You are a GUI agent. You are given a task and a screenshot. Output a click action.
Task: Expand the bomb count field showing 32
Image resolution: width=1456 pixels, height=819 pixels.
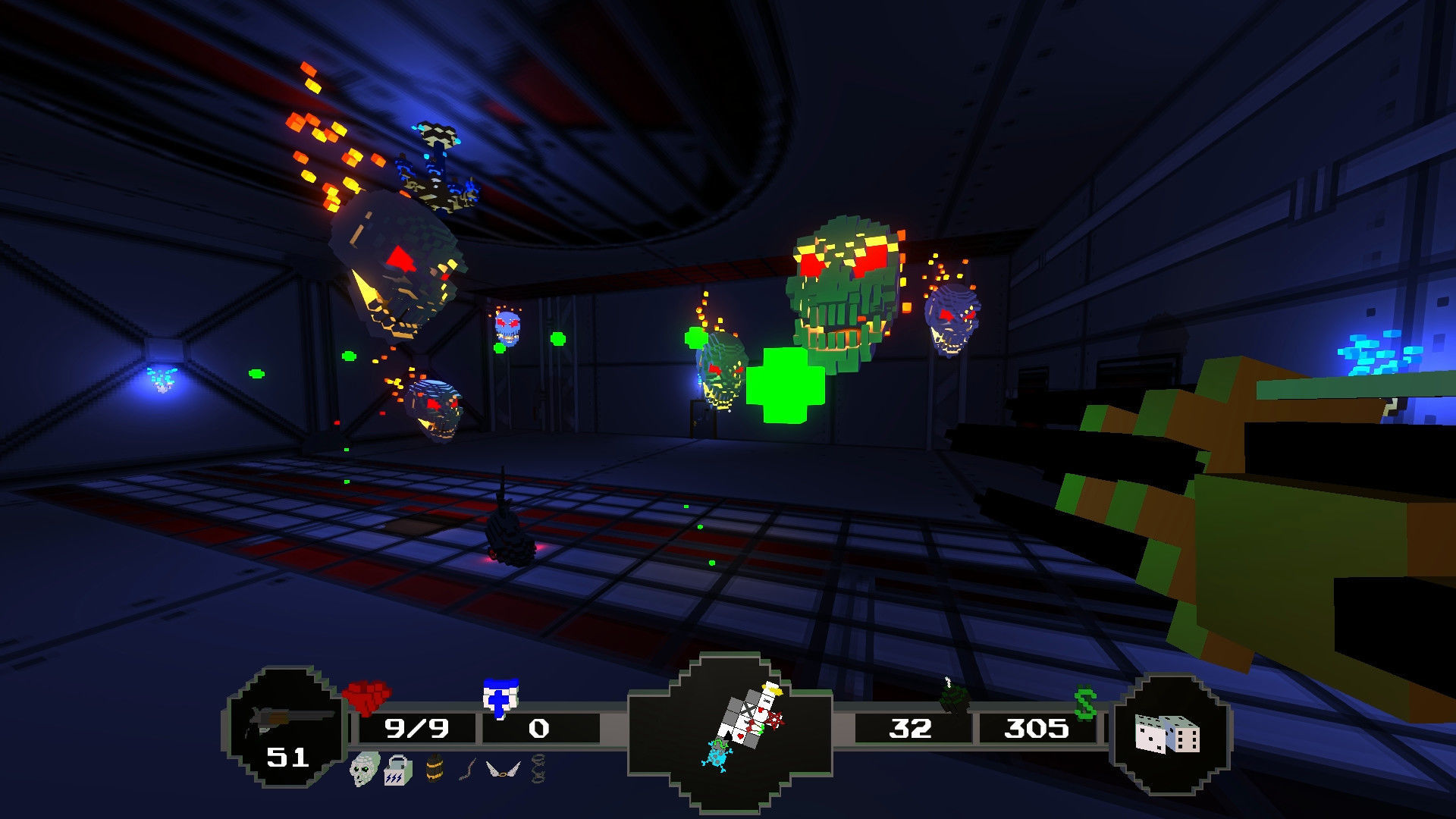[912, 727]
